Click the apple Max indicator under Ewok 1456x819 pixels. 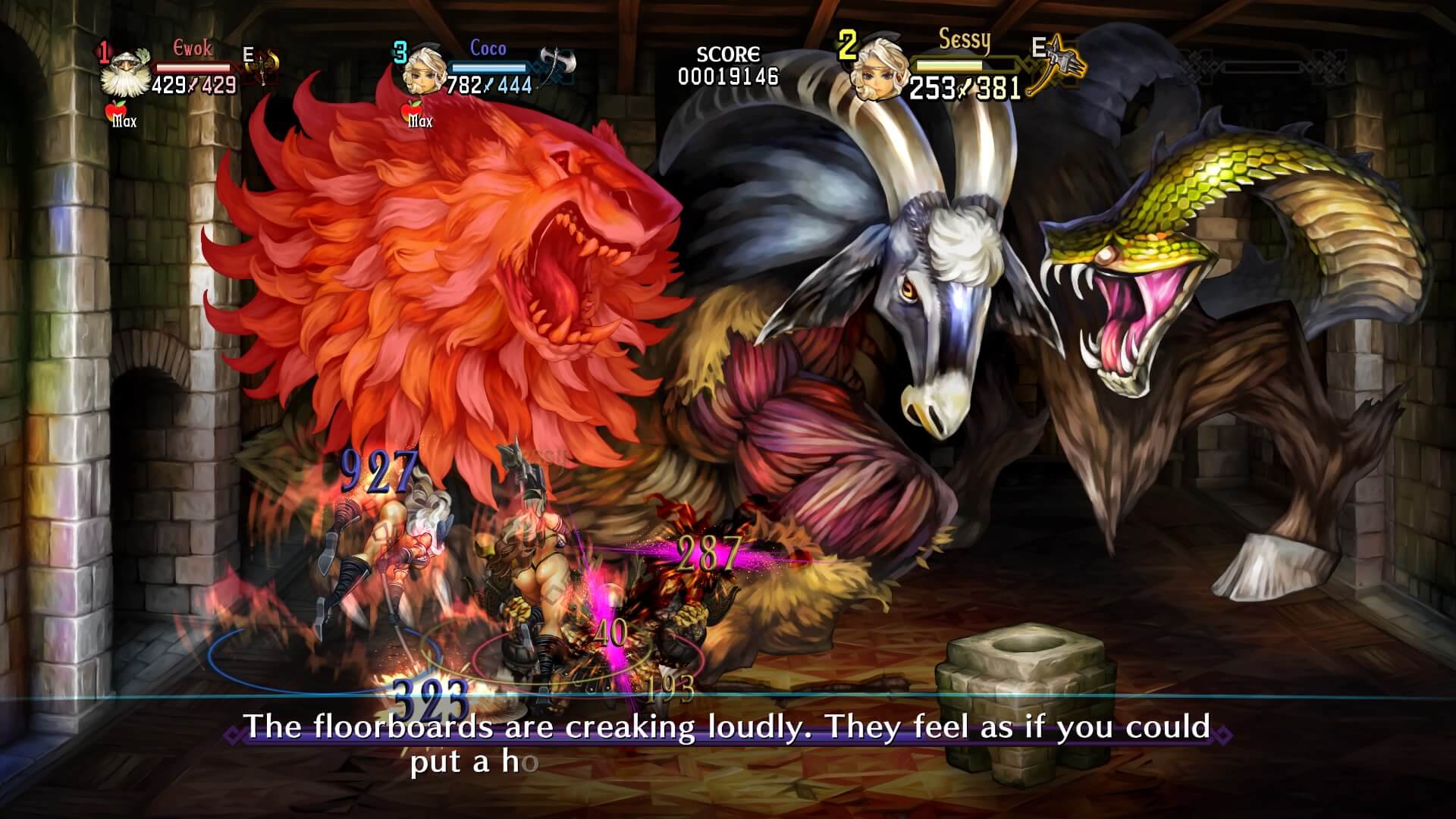(118, 112)
